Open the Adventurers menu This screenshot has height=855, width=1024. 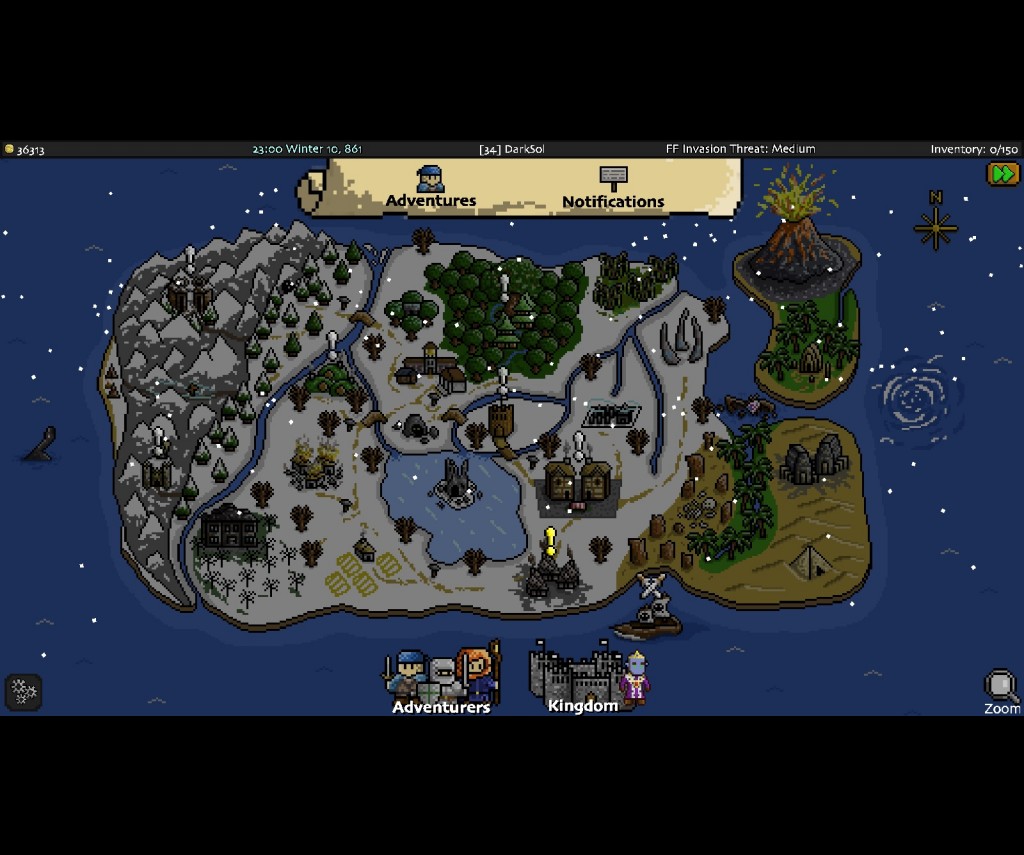[441, 681]
